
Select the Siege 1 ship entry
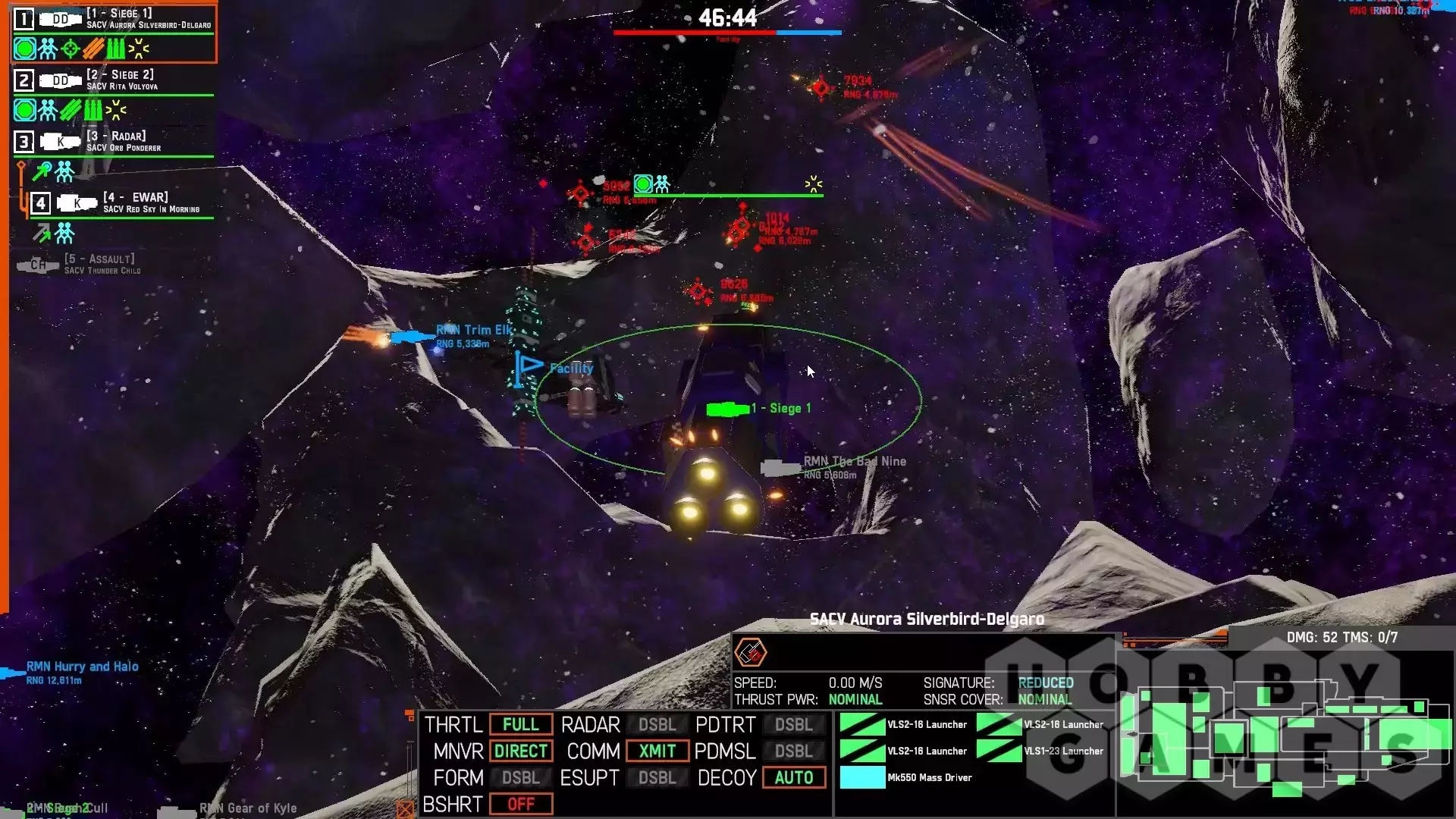tap(114, 20)
